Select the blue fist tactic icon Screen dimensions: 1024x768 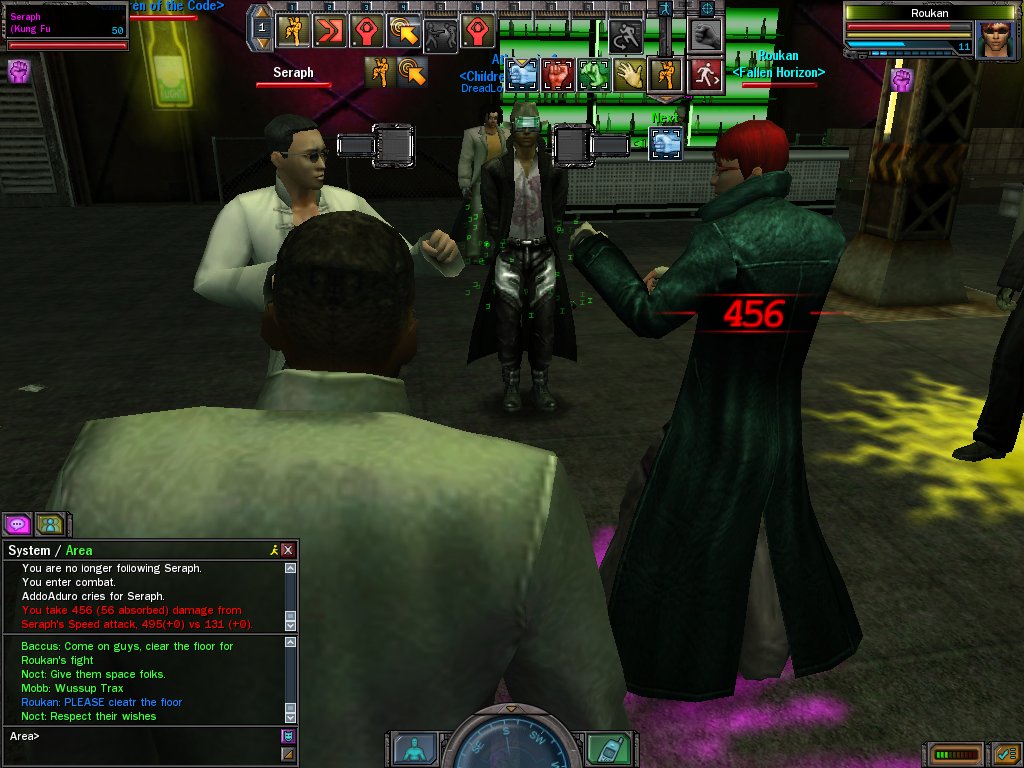pos(522,74)
